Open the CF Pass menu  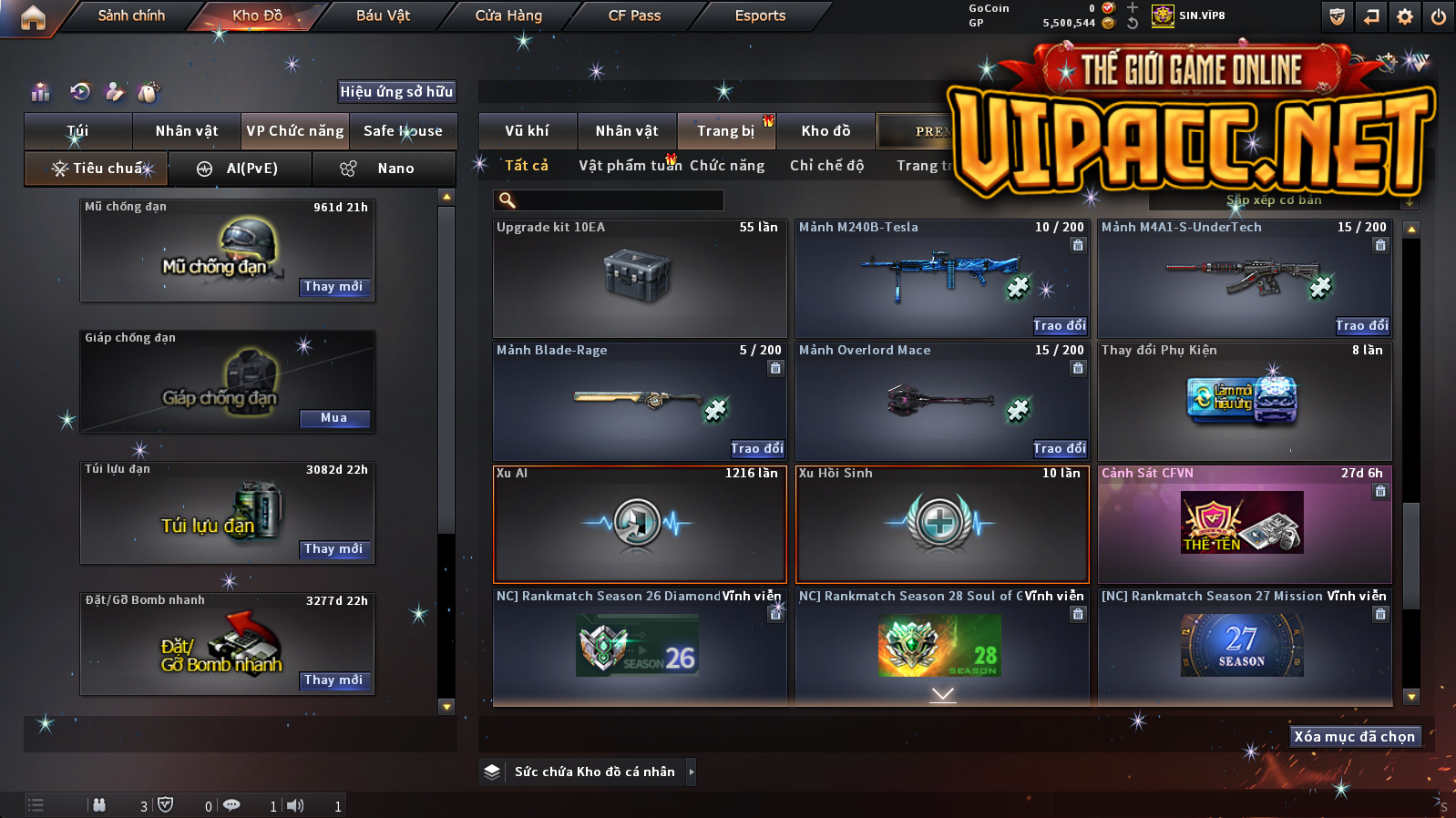pyautogui.click(x=634, y=15)
